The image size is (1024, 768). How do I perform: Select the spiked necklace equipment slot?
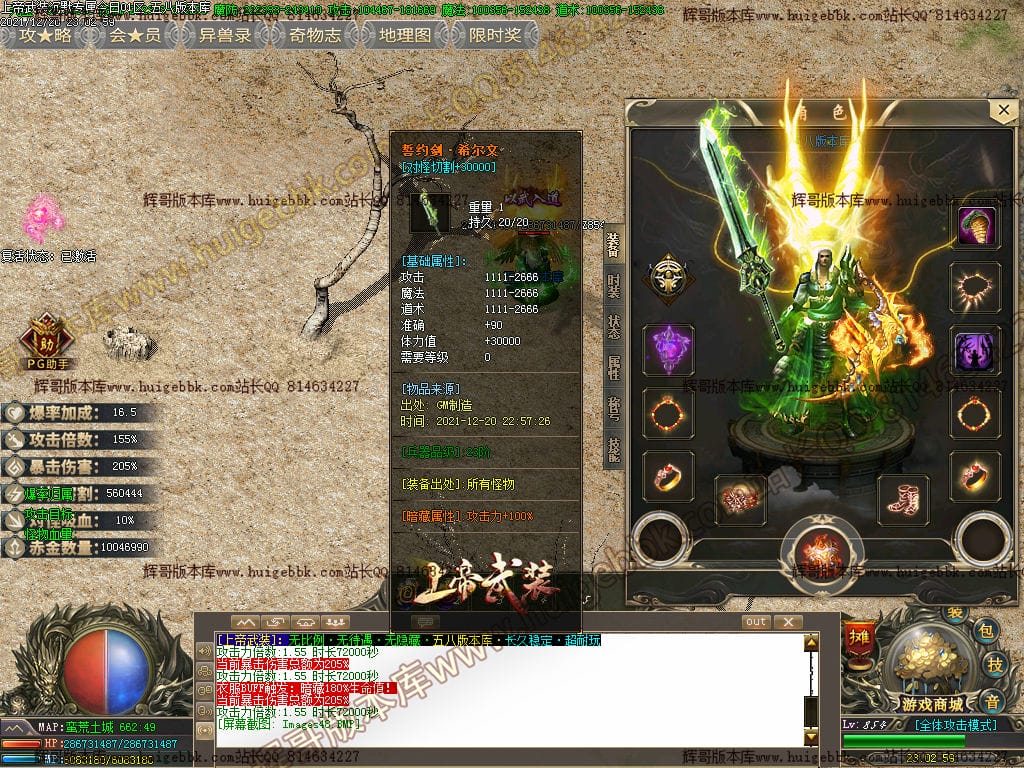coord(976,288)
